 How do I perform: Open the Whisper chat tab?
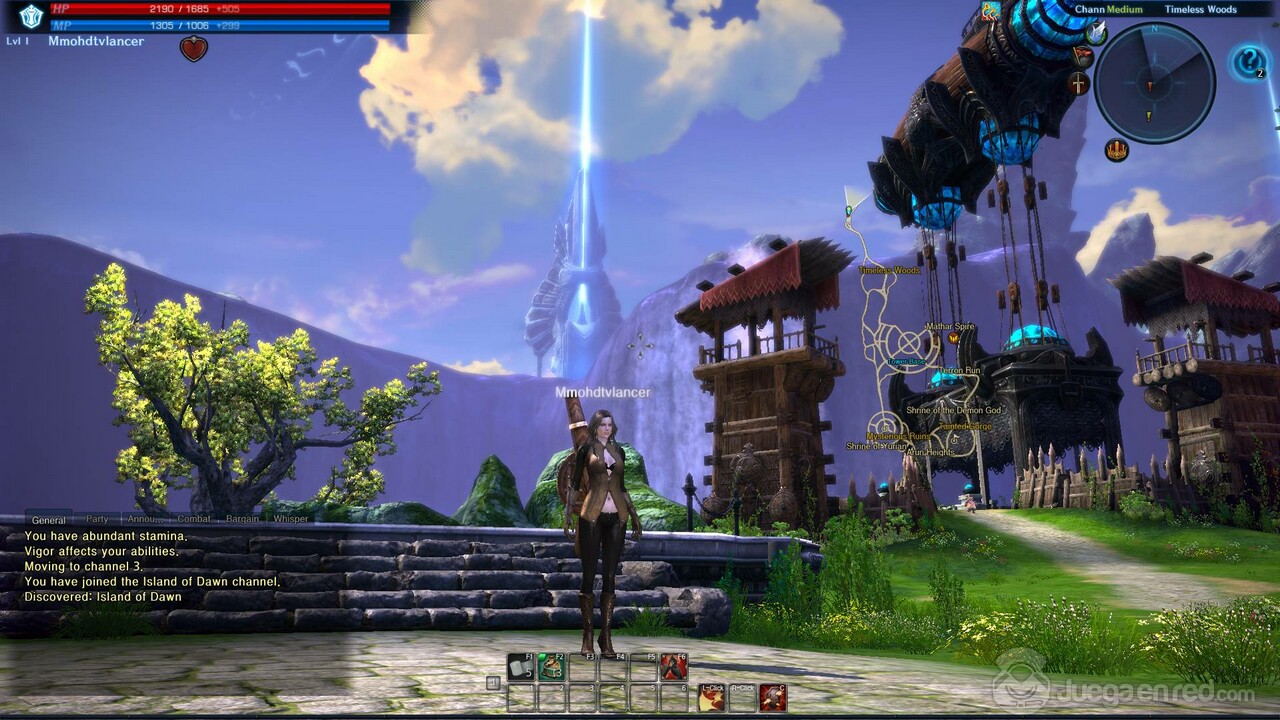(x=290, y=519)
